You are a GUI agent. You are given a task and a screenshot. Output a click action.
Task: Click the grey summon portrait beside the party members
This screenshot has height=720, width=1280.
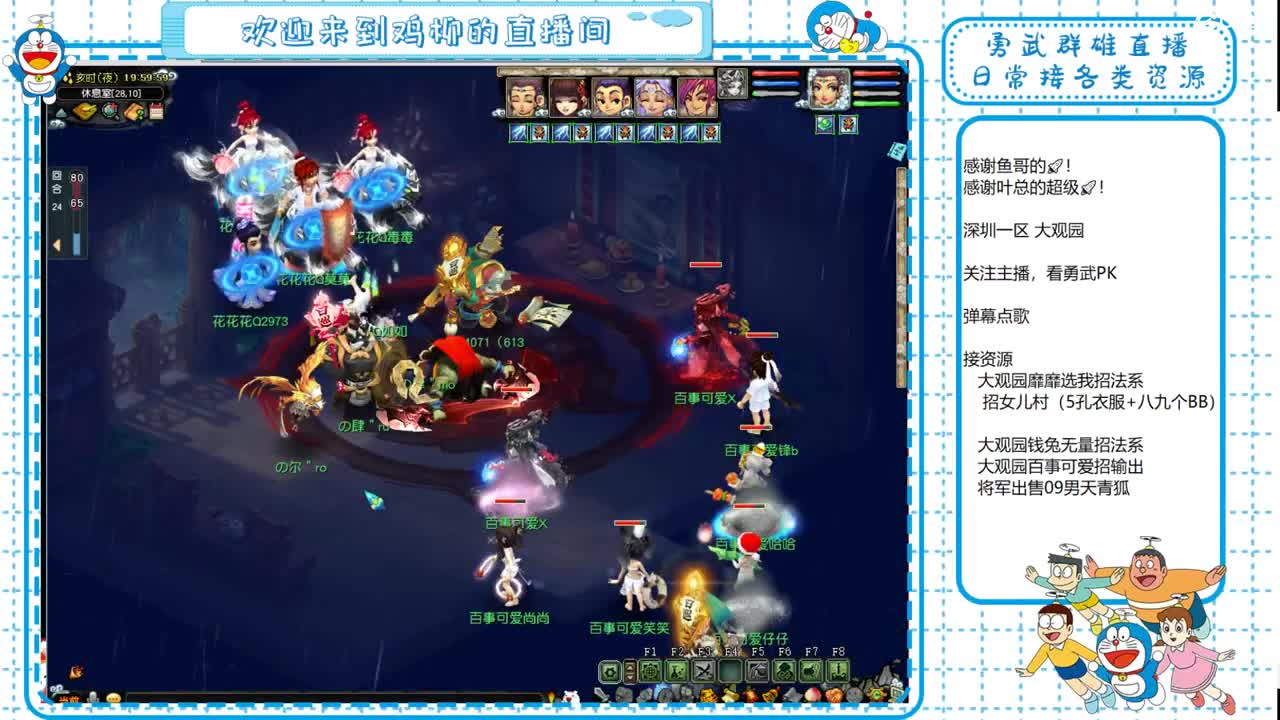pos(733,85)
